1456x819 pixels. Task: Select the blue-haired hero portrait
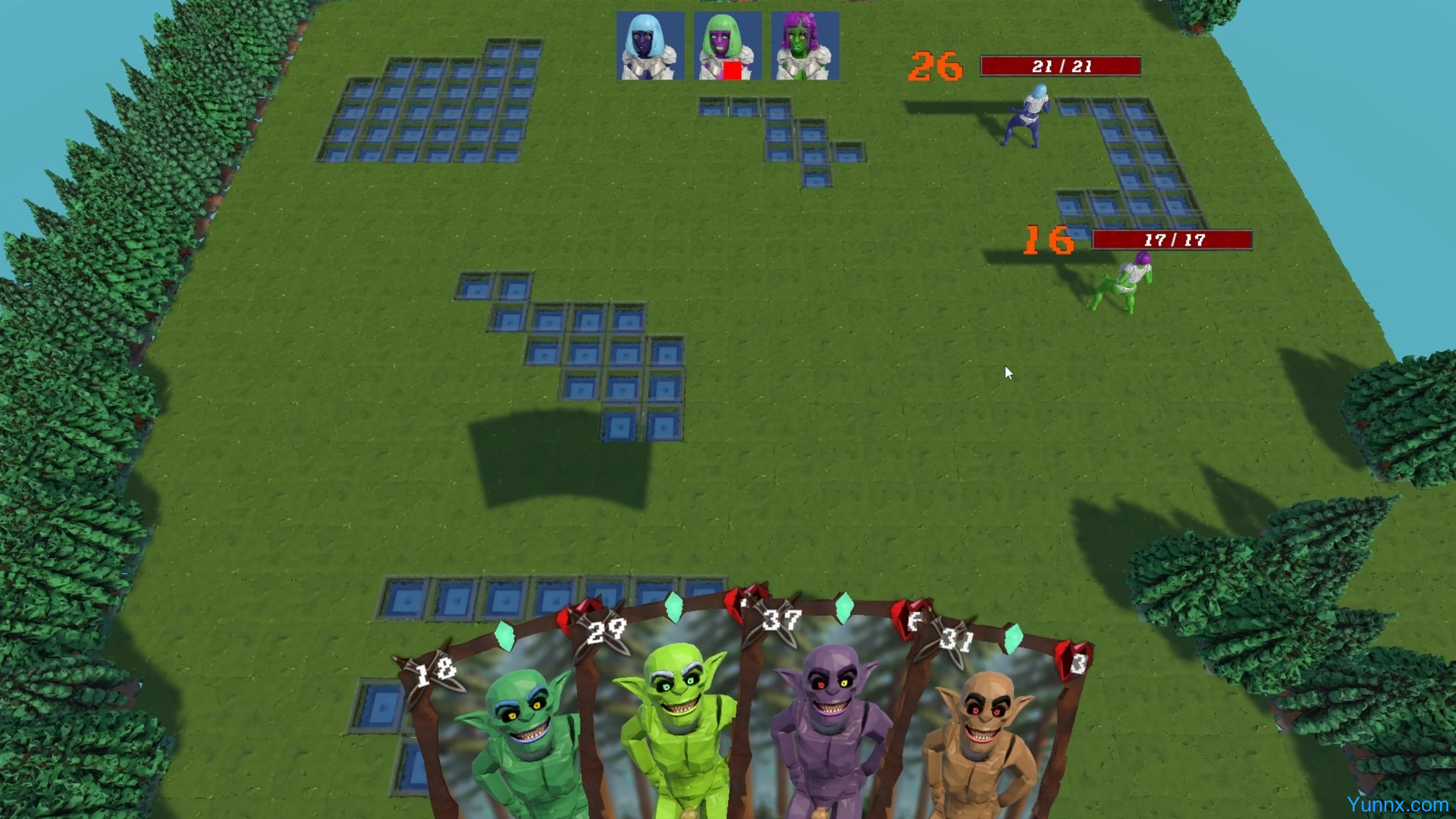[650, 45]
